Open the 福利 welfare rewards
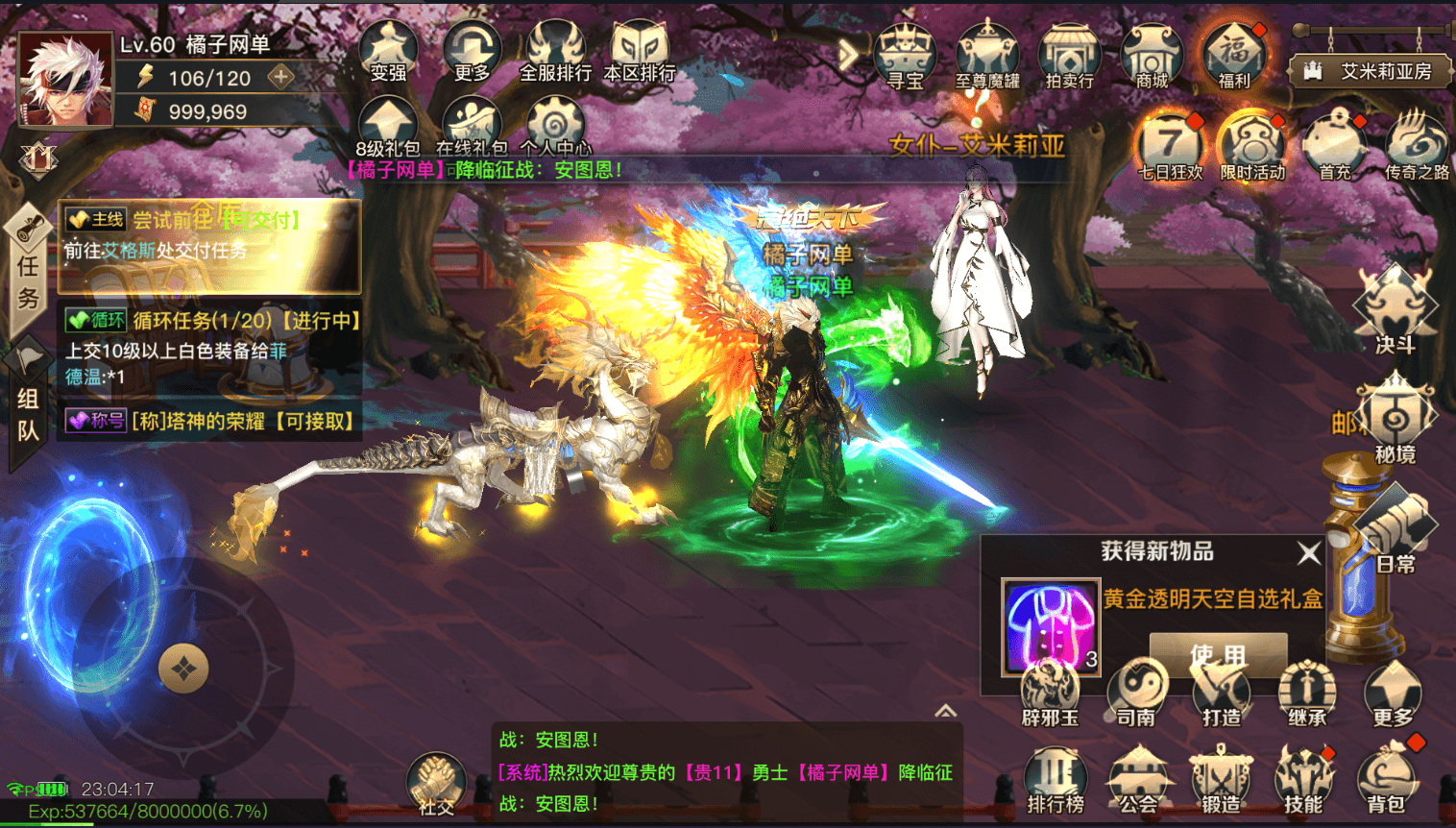Image resolution: width=1456 pixels, height=828 pixels. pyautogui.click(x=1234, y=56)
